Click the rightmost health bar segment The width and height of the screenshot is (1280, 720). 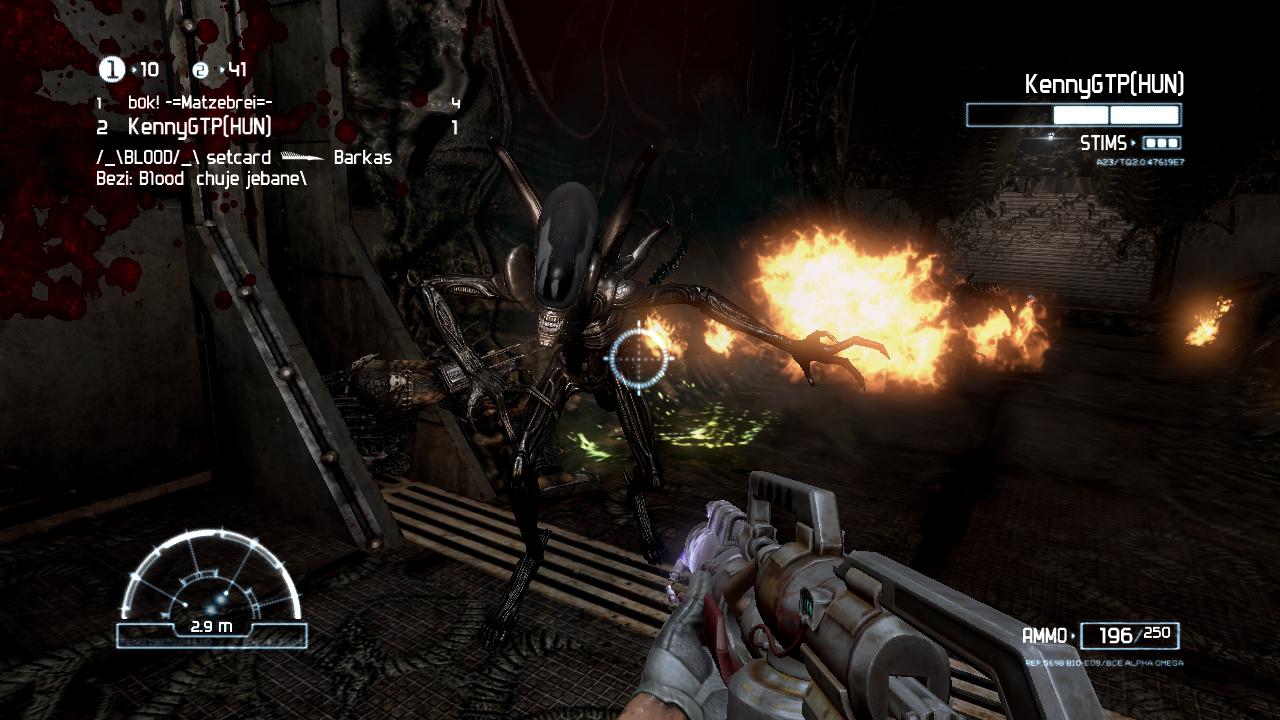(x=1145, y=114)
